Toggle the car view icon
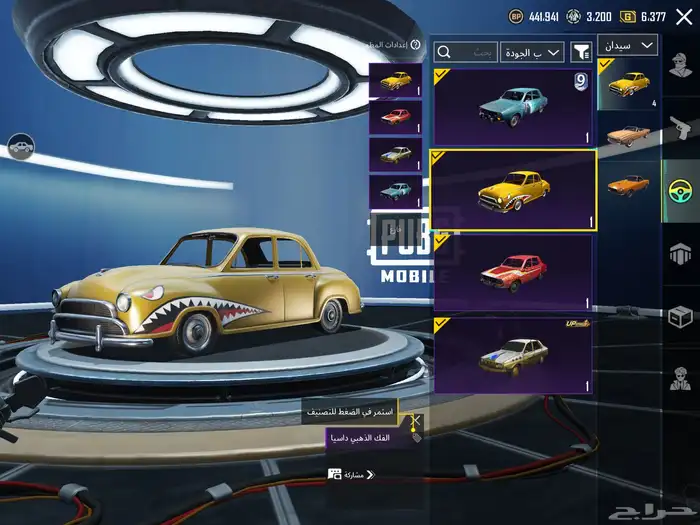700x525 pixels. (20, 148)
